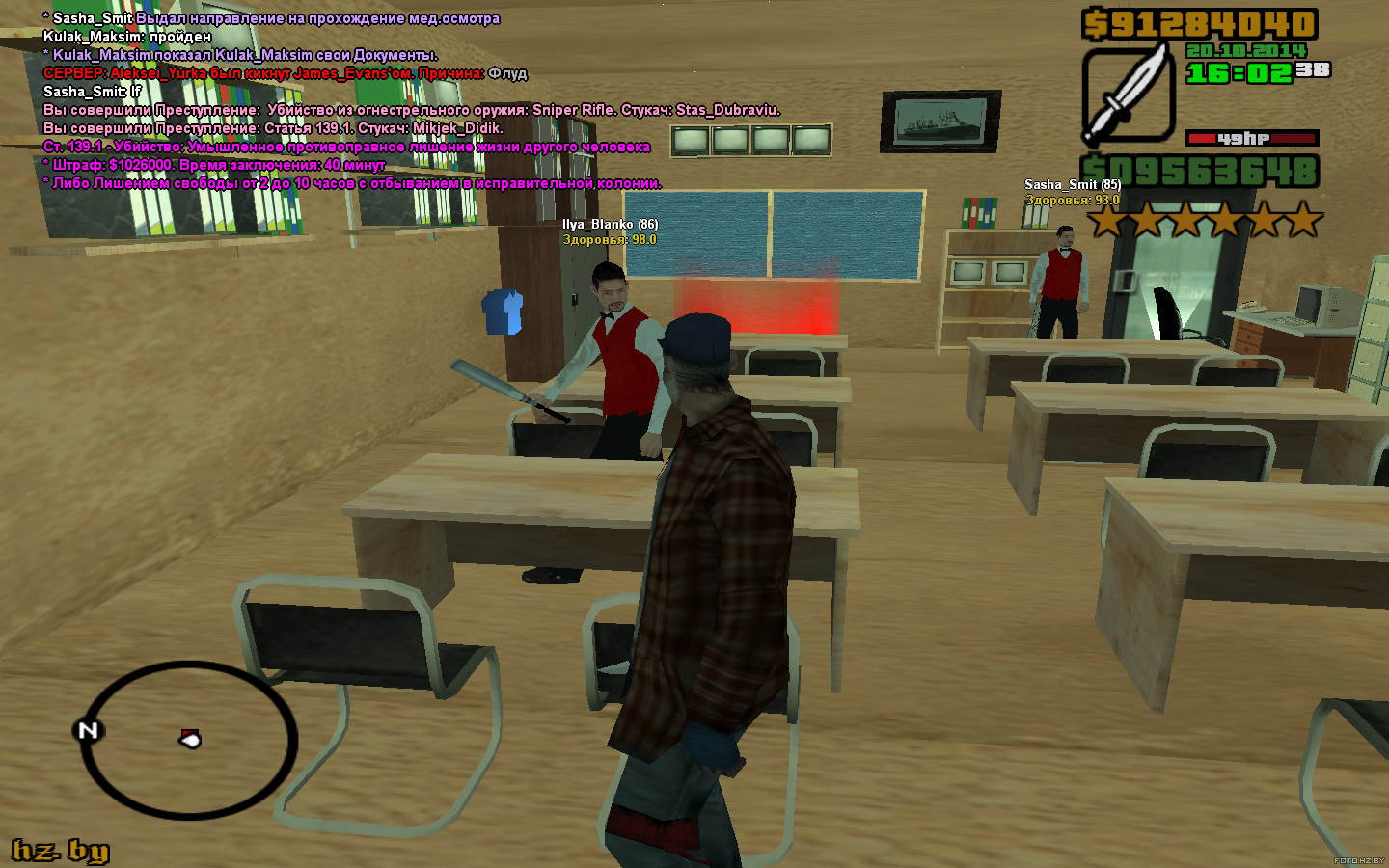Open the circular radar minimap
This screenshot has height=868, width=1389.
pos(188,740)
